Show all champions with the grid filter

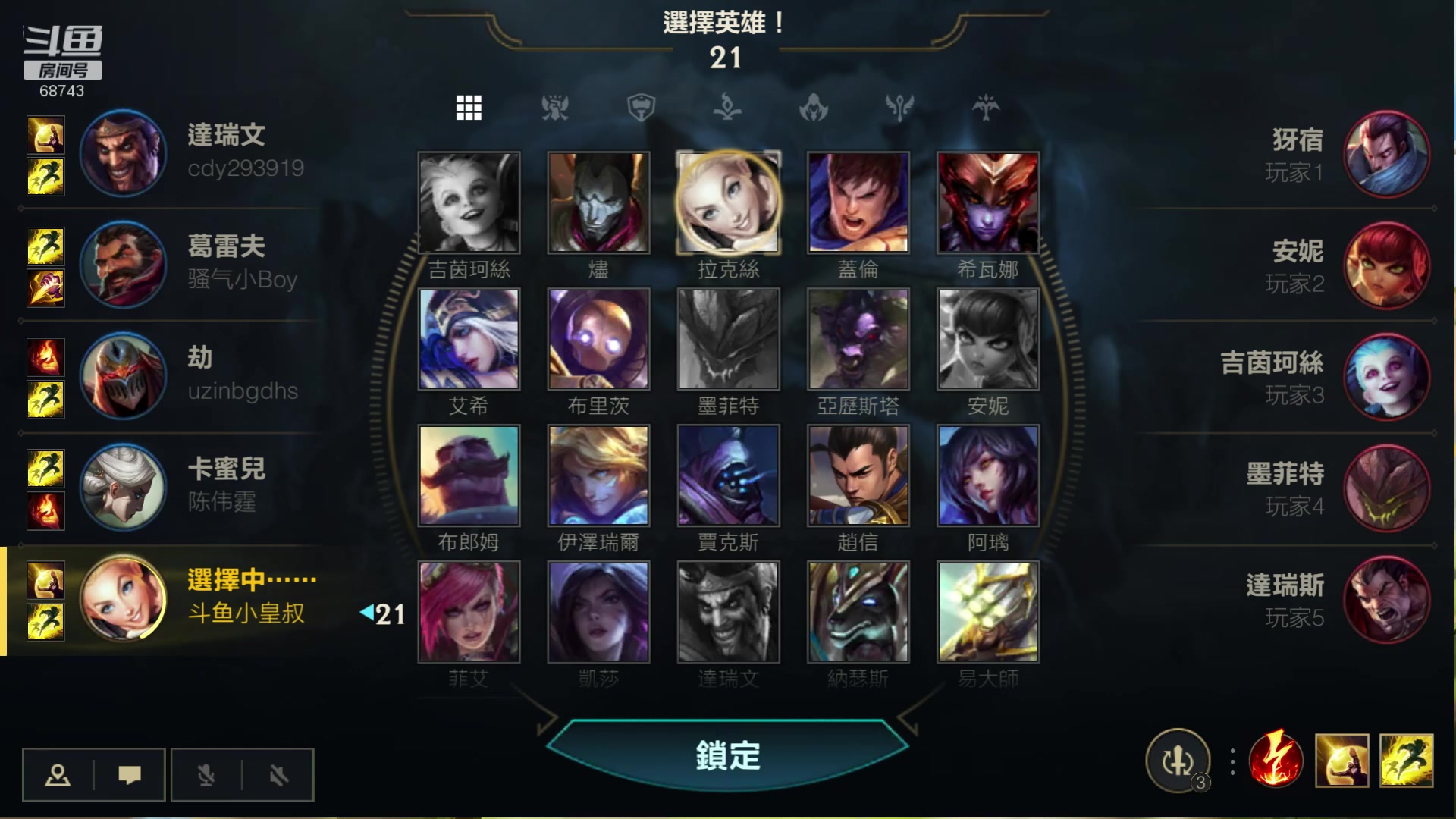pyautogui.click(x=469, y=108)
